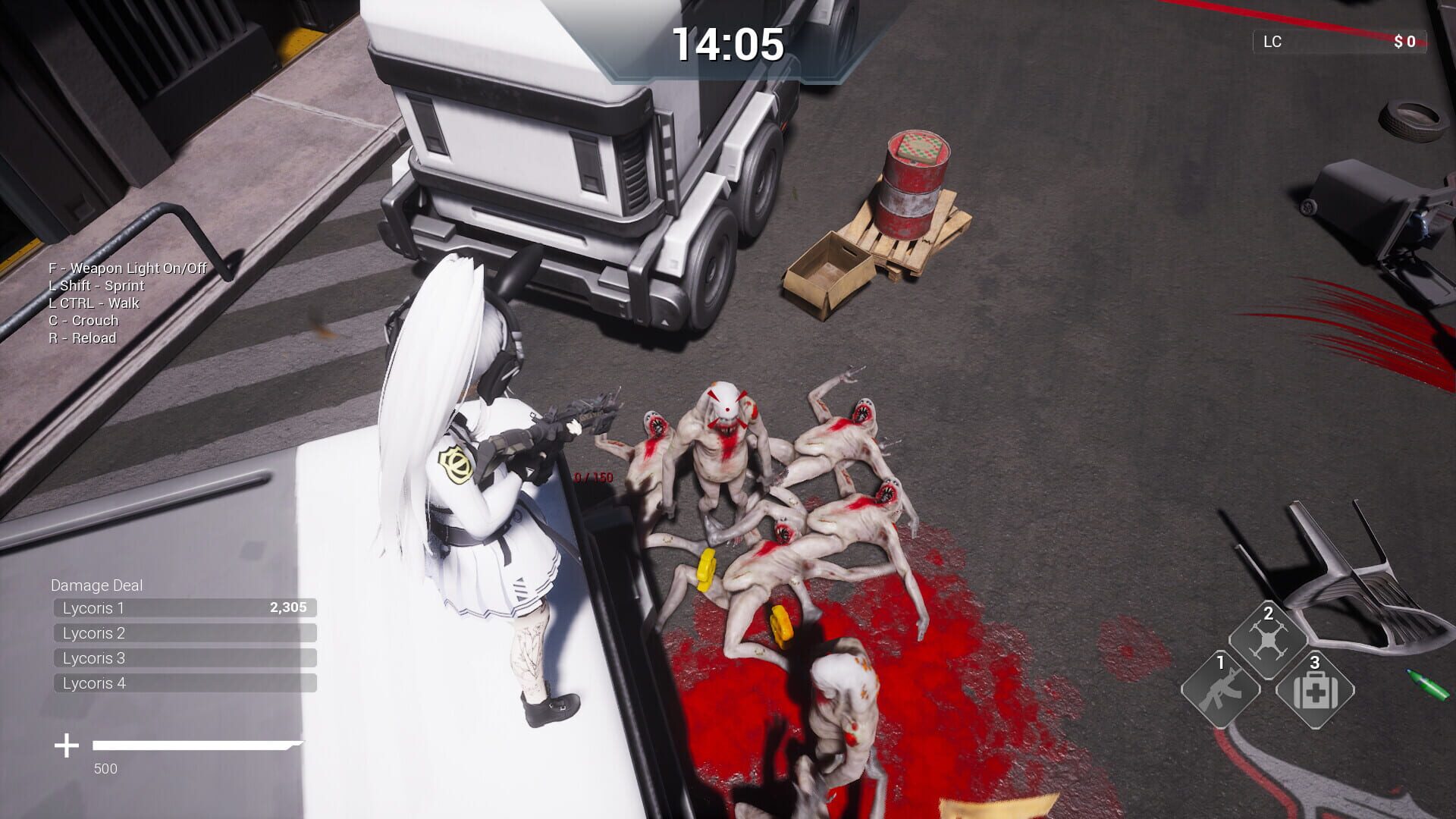Click the white health bar above 500
The image size is (1456, 819).
pos(193,744)
